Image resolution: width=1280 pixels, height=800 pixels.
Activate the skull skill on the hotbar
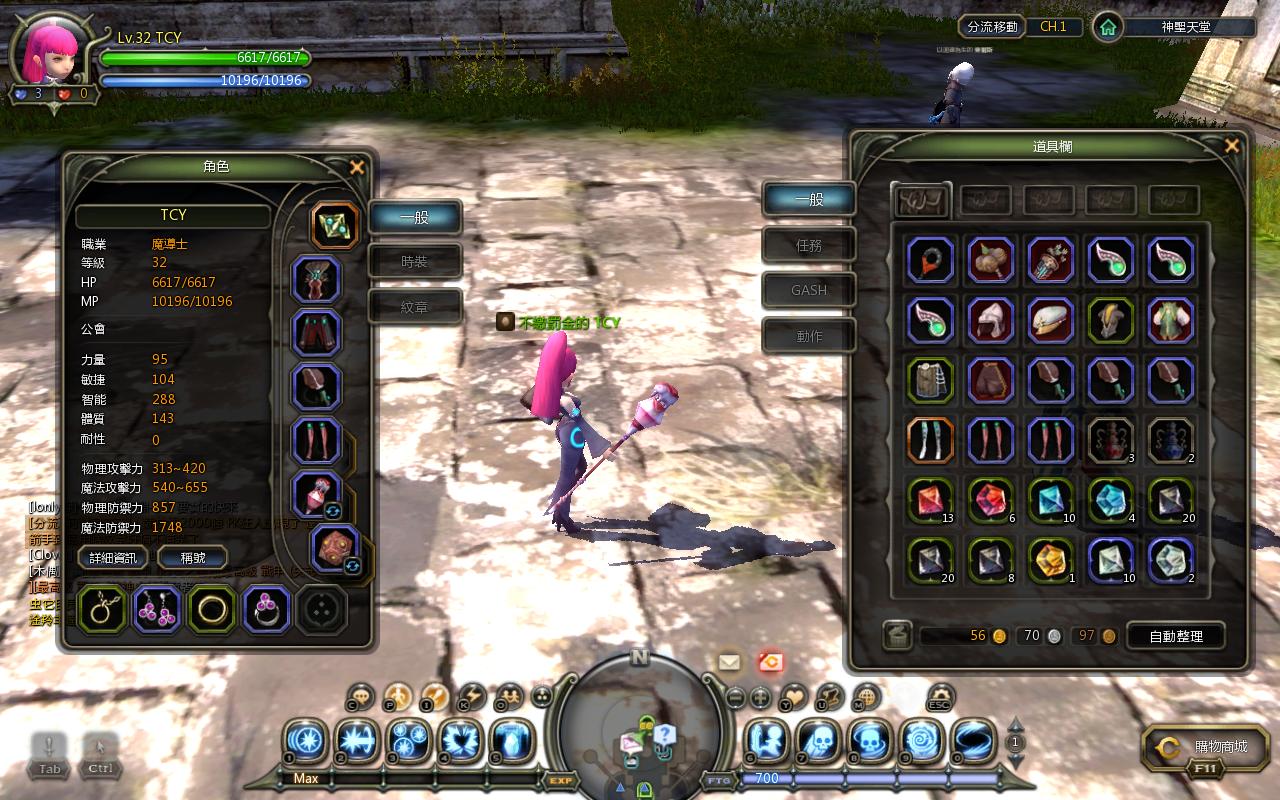817,742
